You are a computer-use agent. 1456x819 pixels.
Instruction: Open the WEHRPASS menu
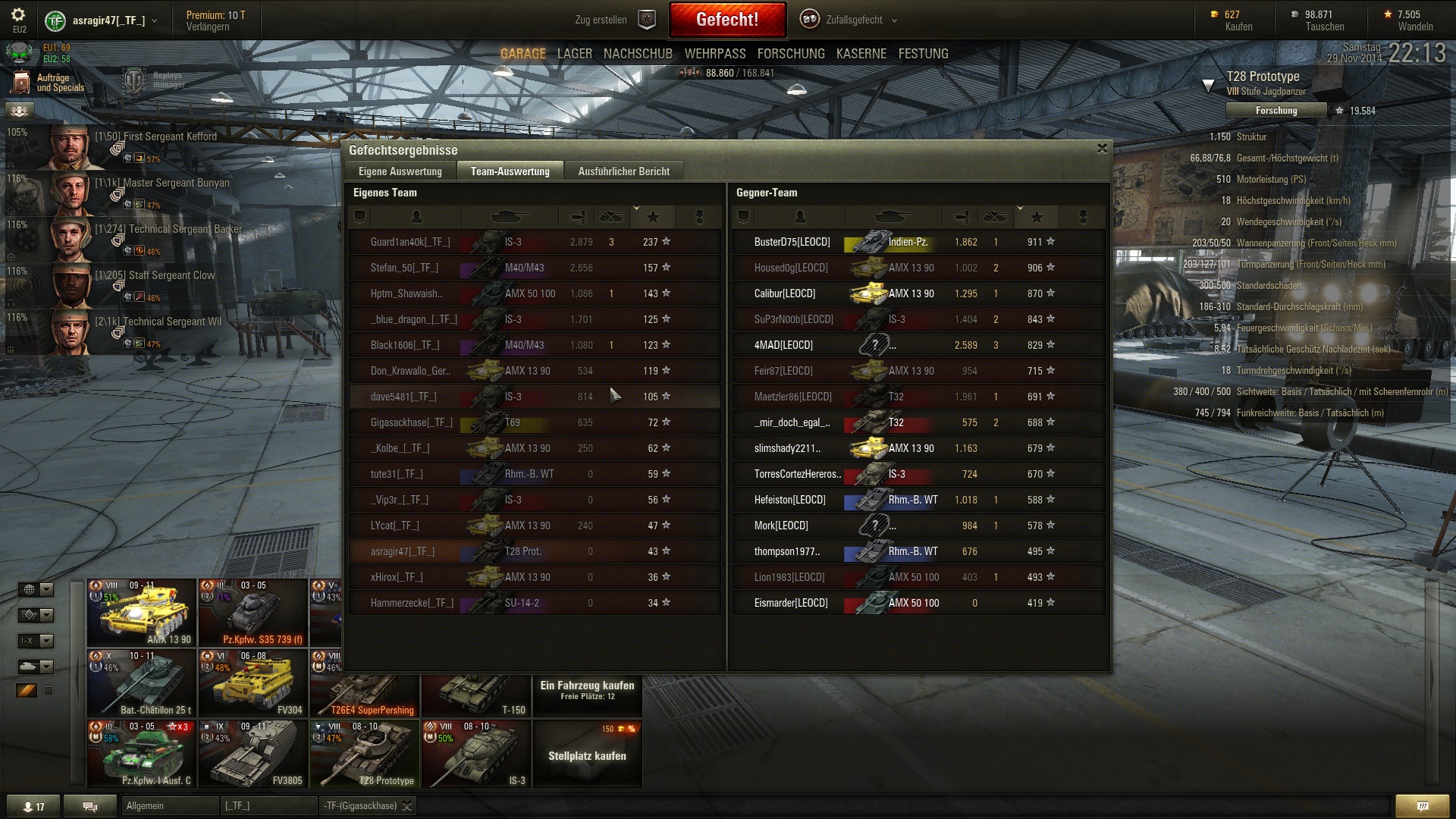(x=714, y=54)
